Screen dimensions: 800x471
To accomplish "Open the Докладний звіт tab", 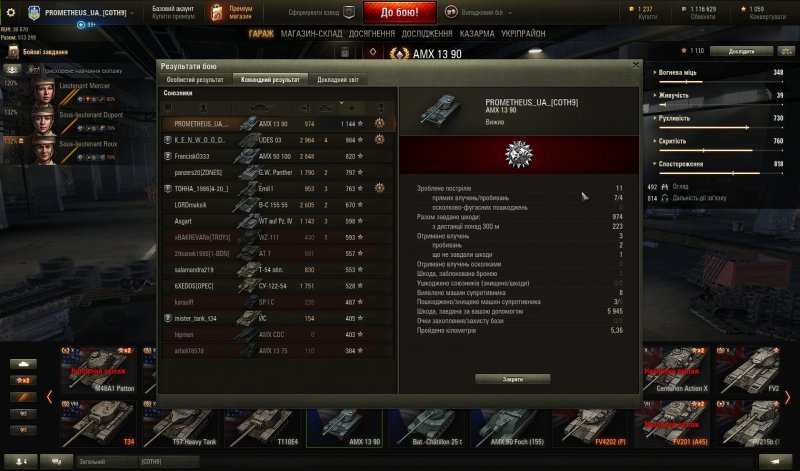I will [337, 79].
